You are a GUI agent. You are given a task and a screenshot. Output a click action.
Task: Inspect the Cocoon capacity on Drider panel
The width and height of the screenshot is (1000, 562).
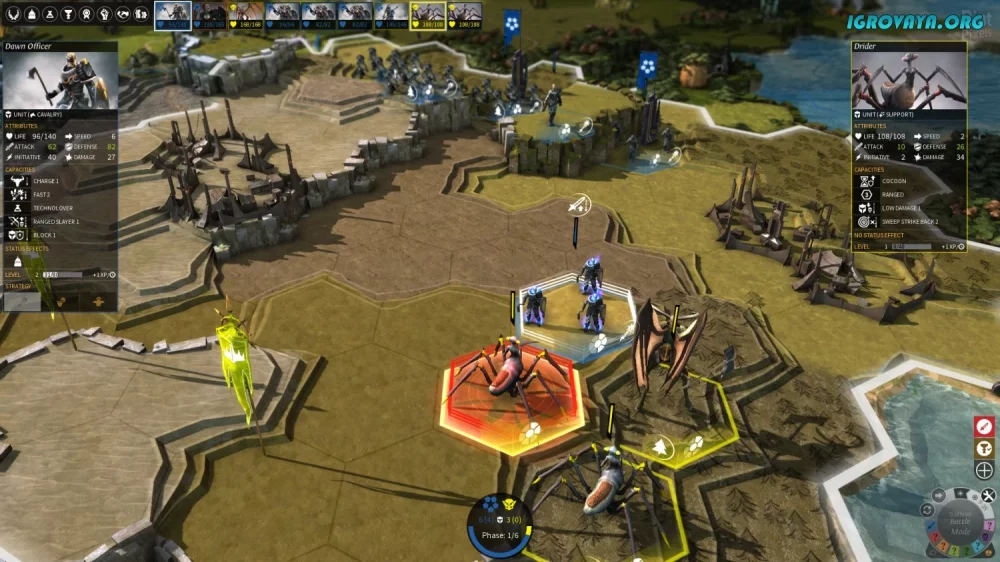click(x=864, y=182)
